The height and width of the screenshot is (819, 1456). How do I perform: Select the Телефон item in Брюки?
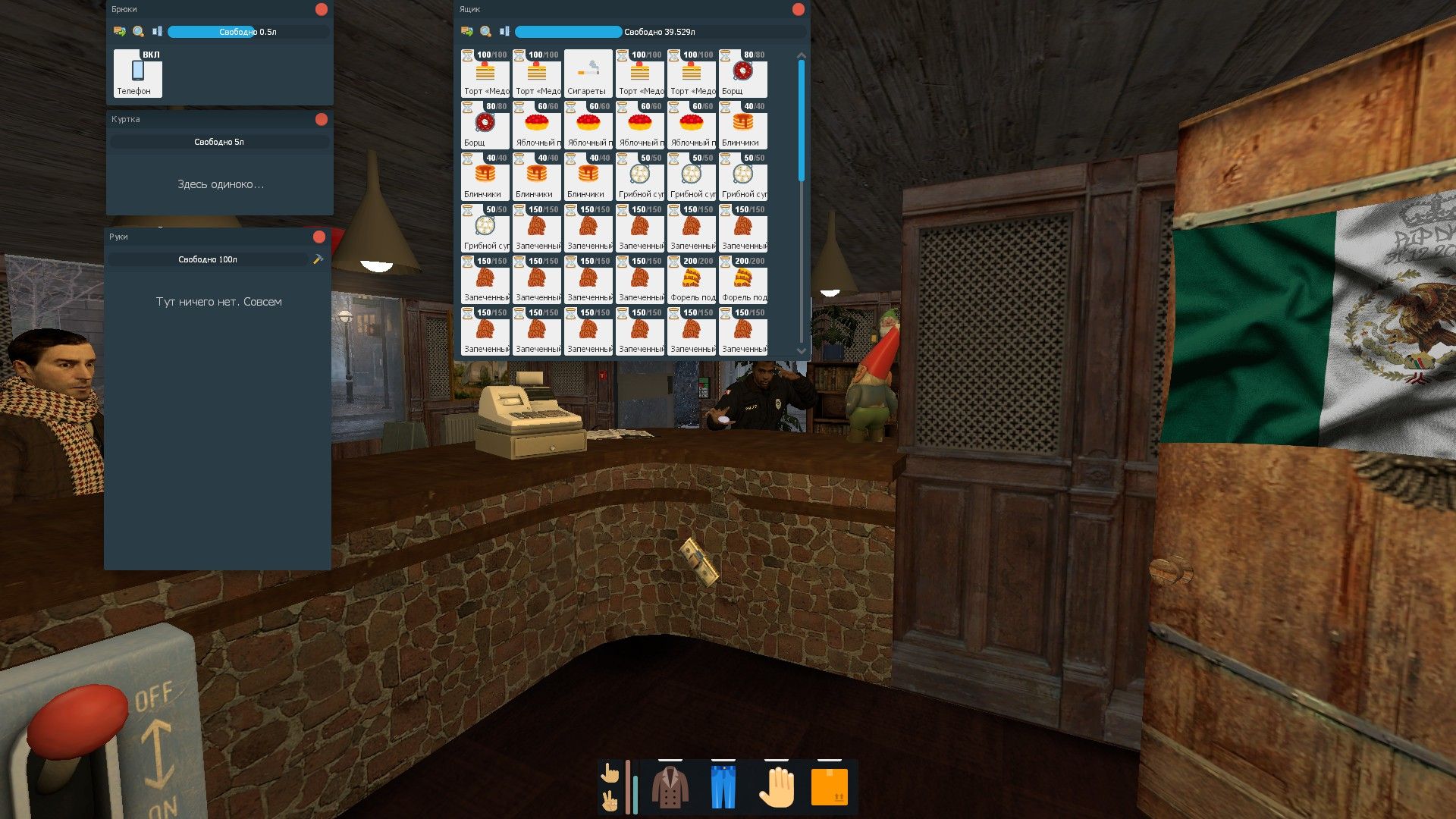(137, 74)
